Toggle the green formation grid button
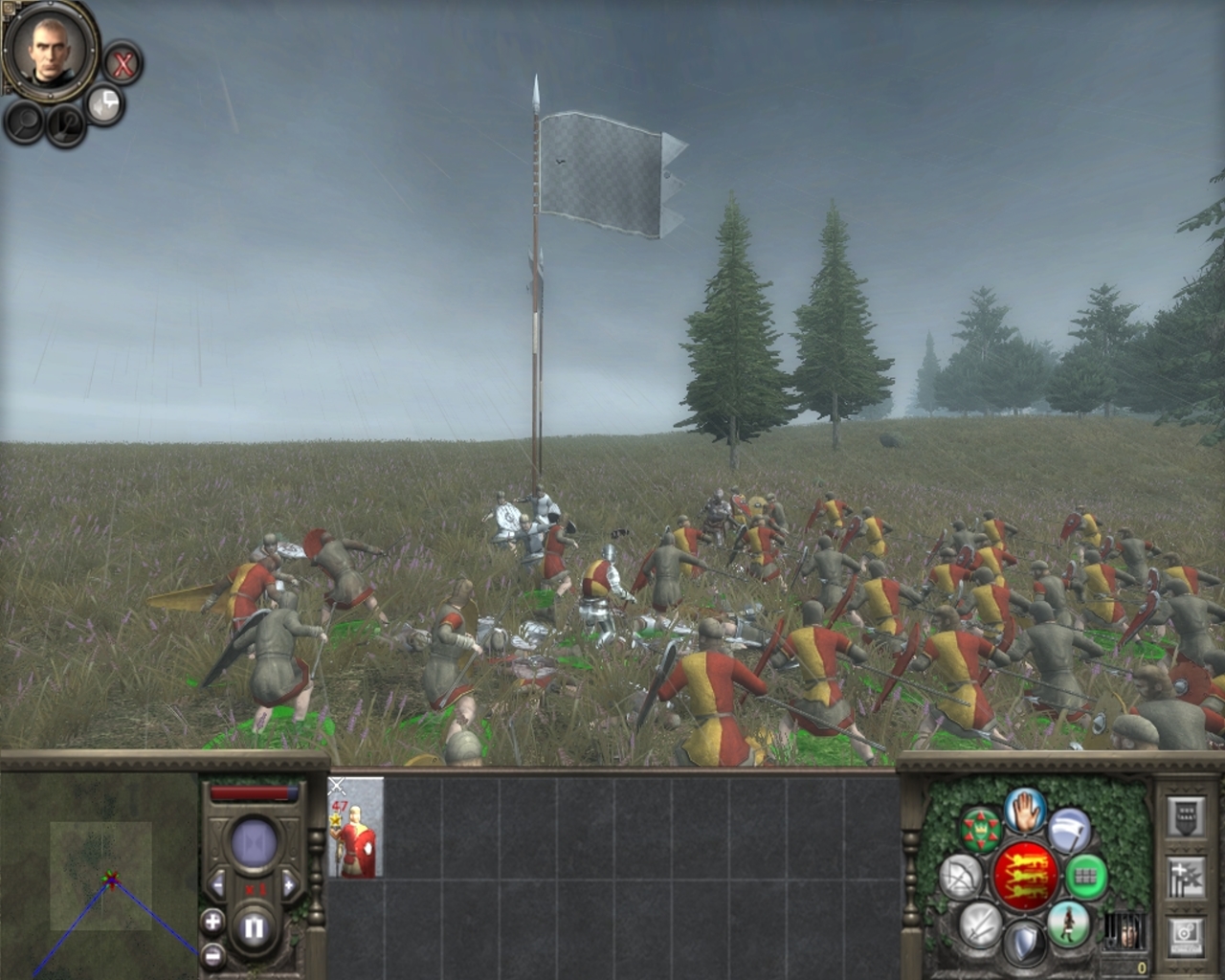 [x=1085, y=876]
